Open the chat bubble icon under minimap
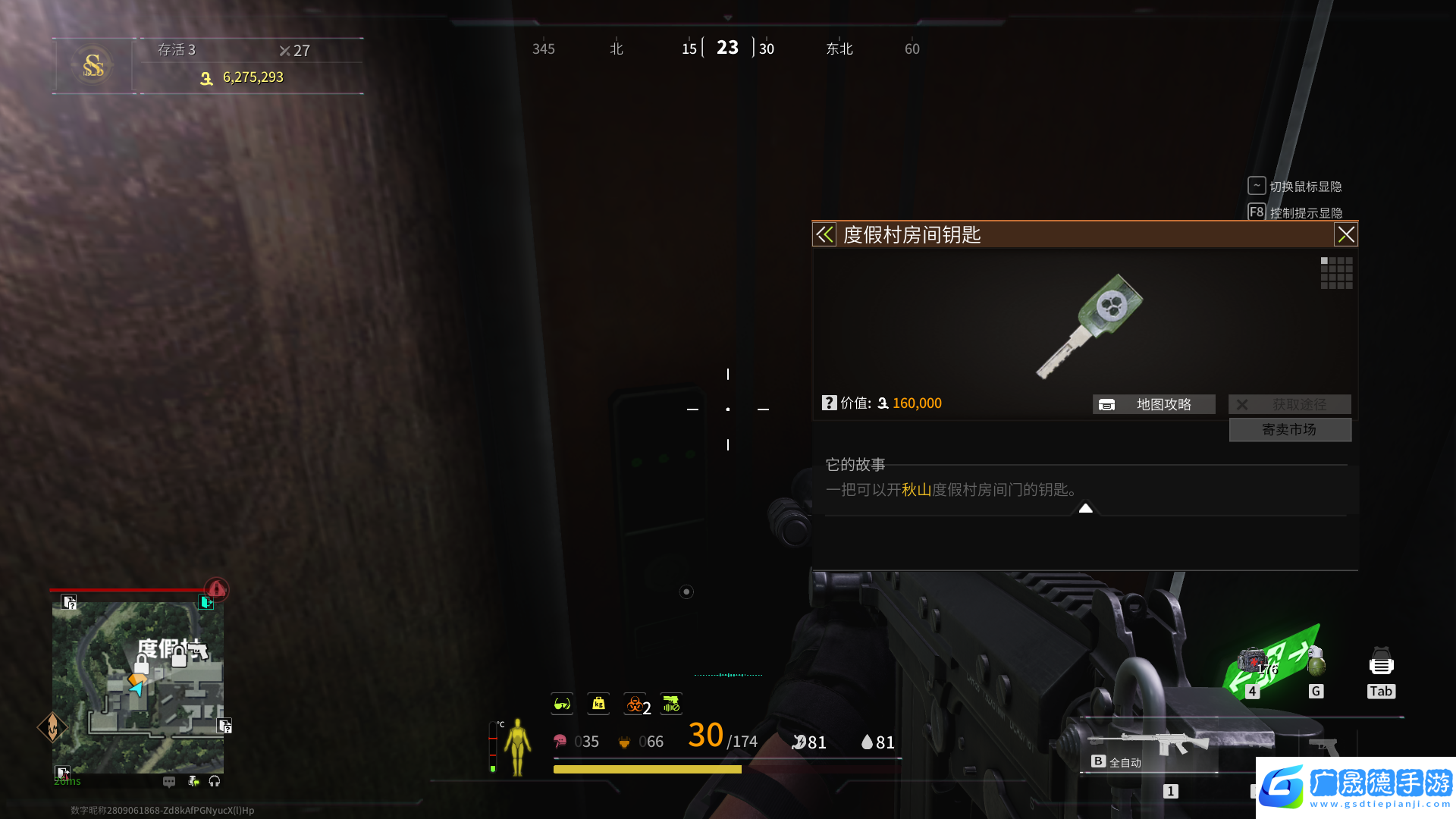1456x819 pixels. (169, 781)
